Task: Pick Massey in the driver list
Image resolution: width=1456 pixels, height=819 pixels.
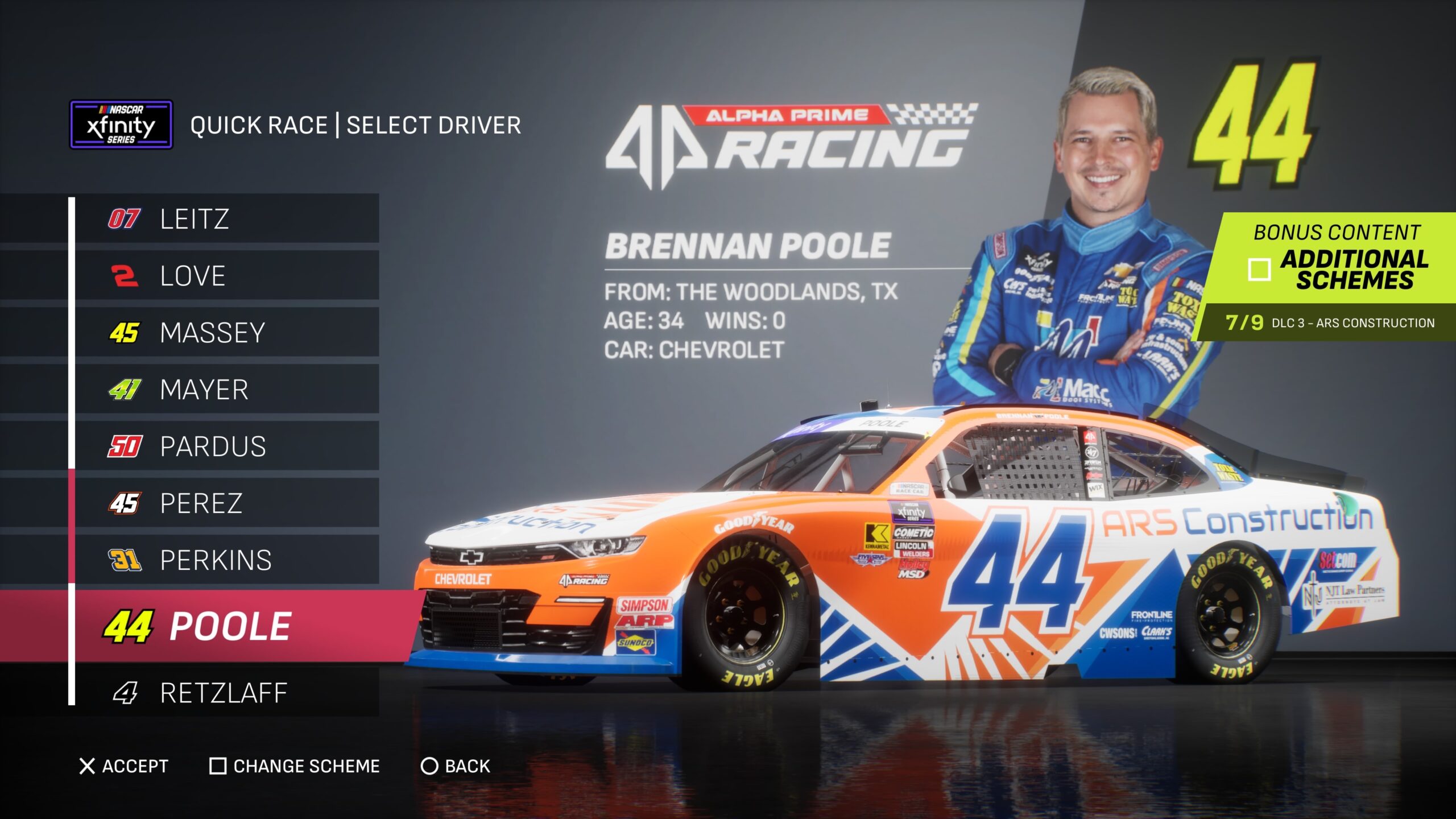Action: coord(226,332)
